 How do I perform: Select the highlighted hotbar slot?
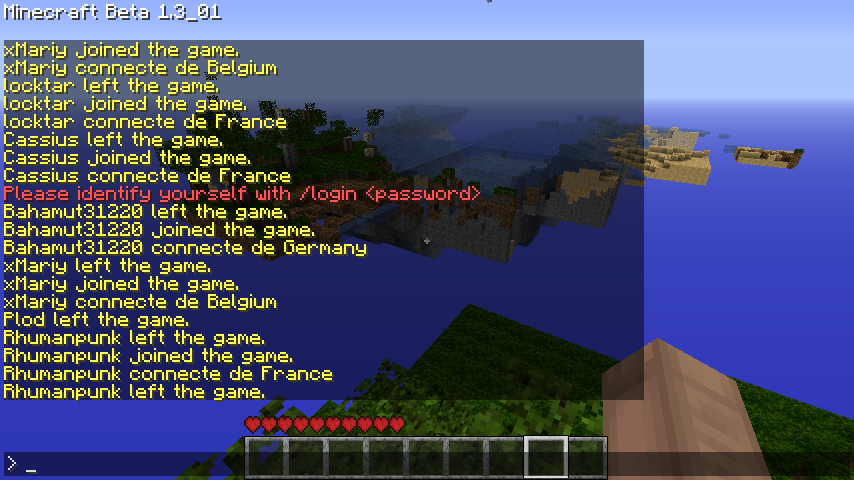point(546,457)
